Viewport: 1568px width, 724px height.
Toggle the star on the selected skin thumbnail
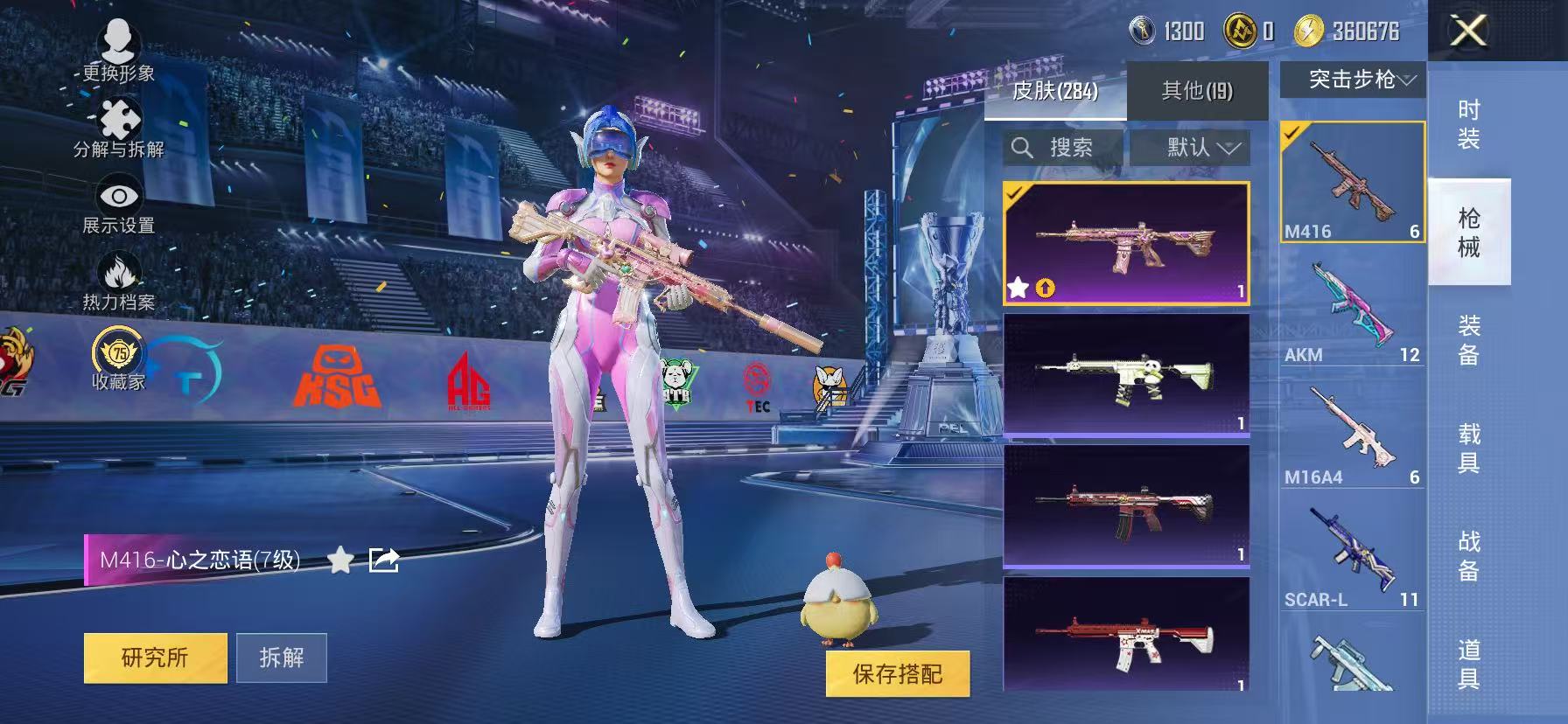tap(1018, 286)
